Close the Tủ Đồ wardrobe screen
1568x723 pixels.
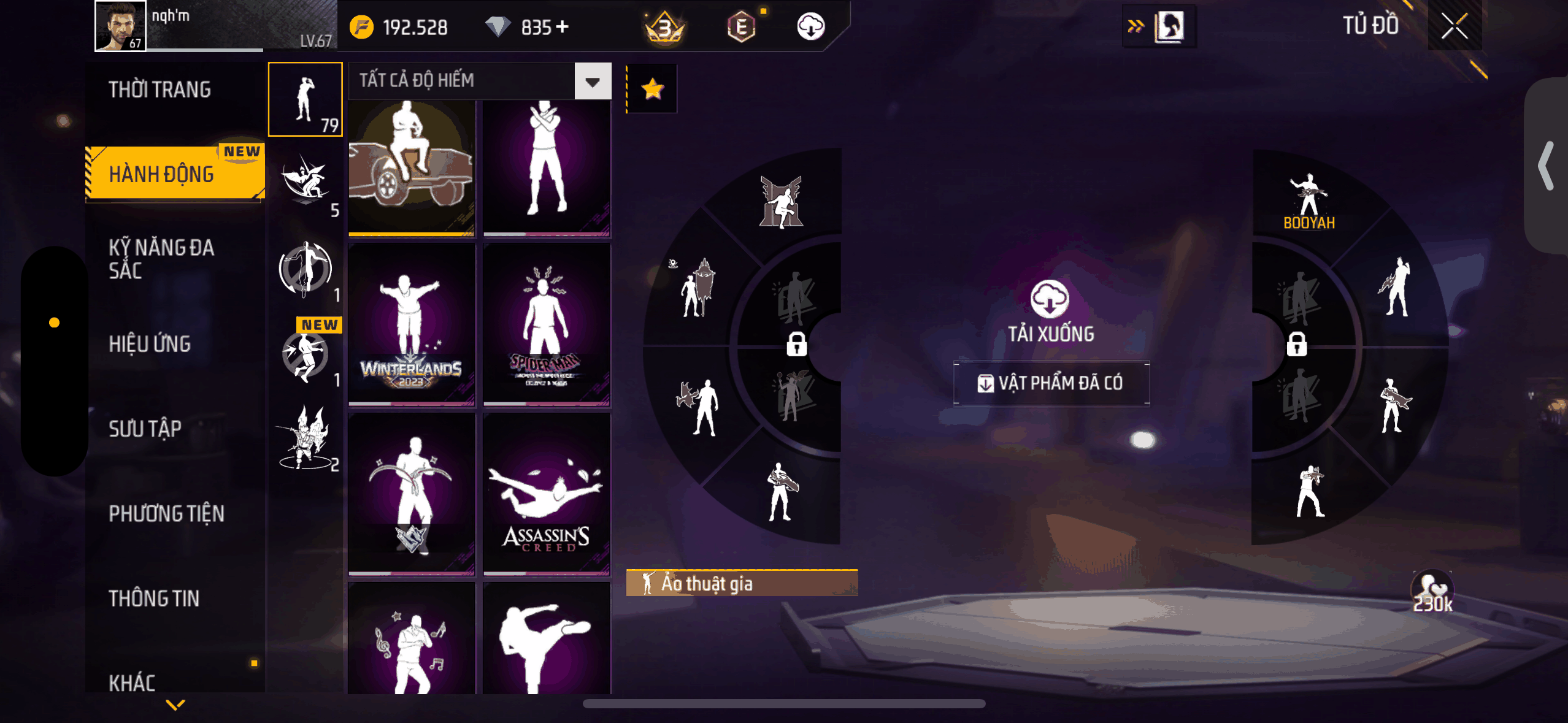tap(1454, 26)
